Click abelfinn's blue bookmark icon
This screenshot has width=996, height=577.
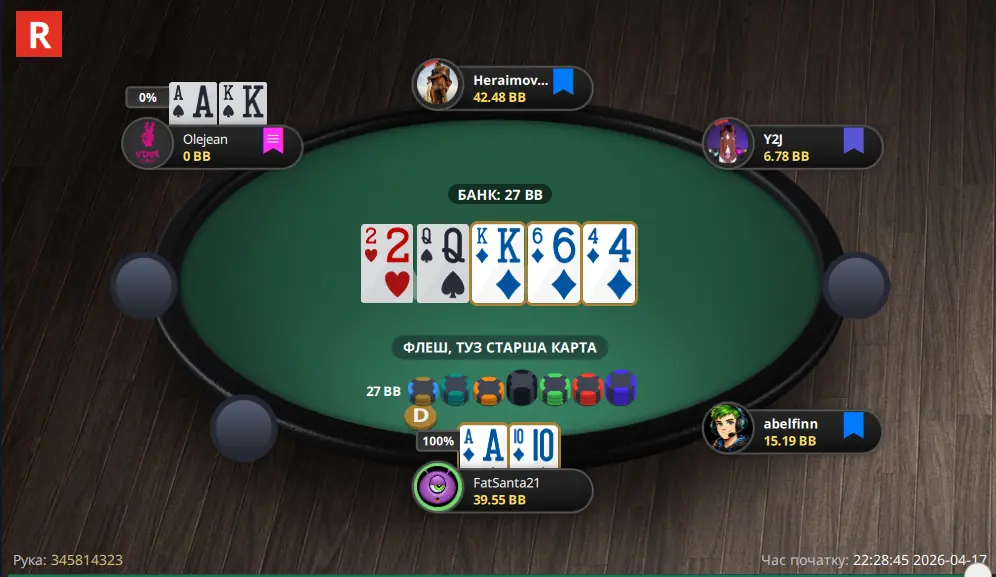853,426
